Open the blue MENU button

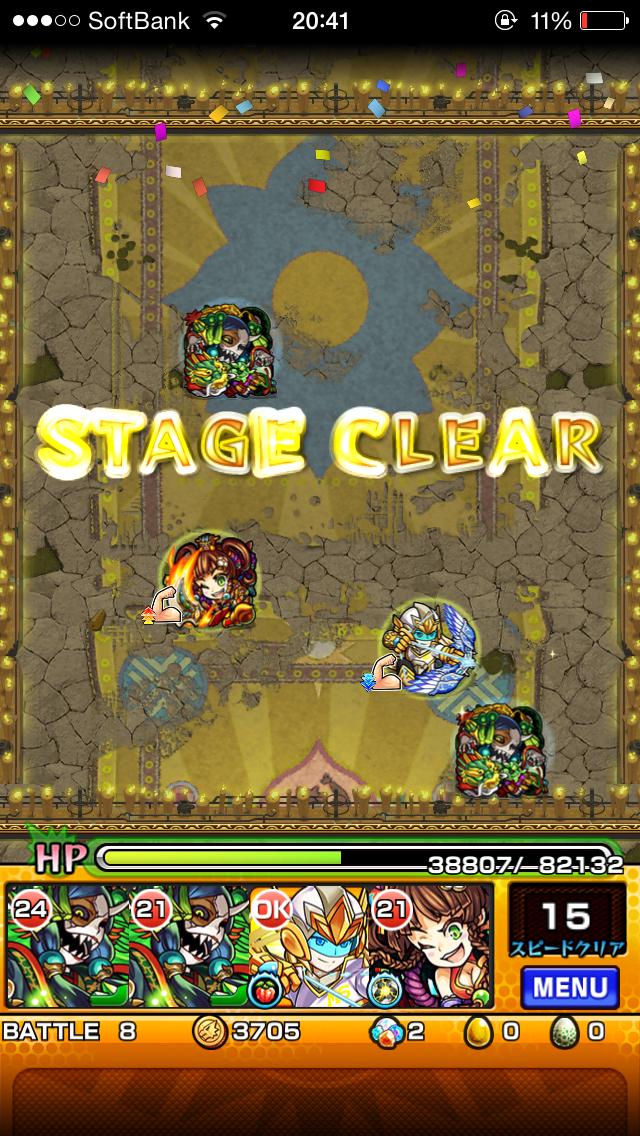[570, 986]
